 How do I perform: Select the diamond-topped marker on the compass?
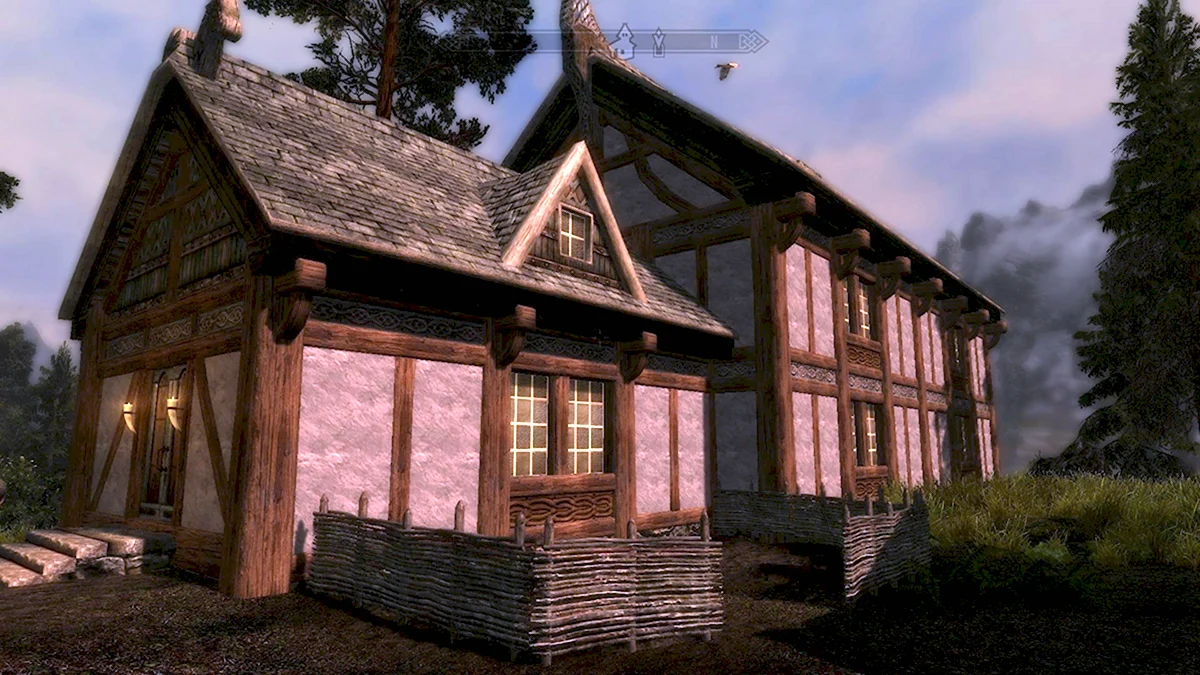click(x=658, y=42)
